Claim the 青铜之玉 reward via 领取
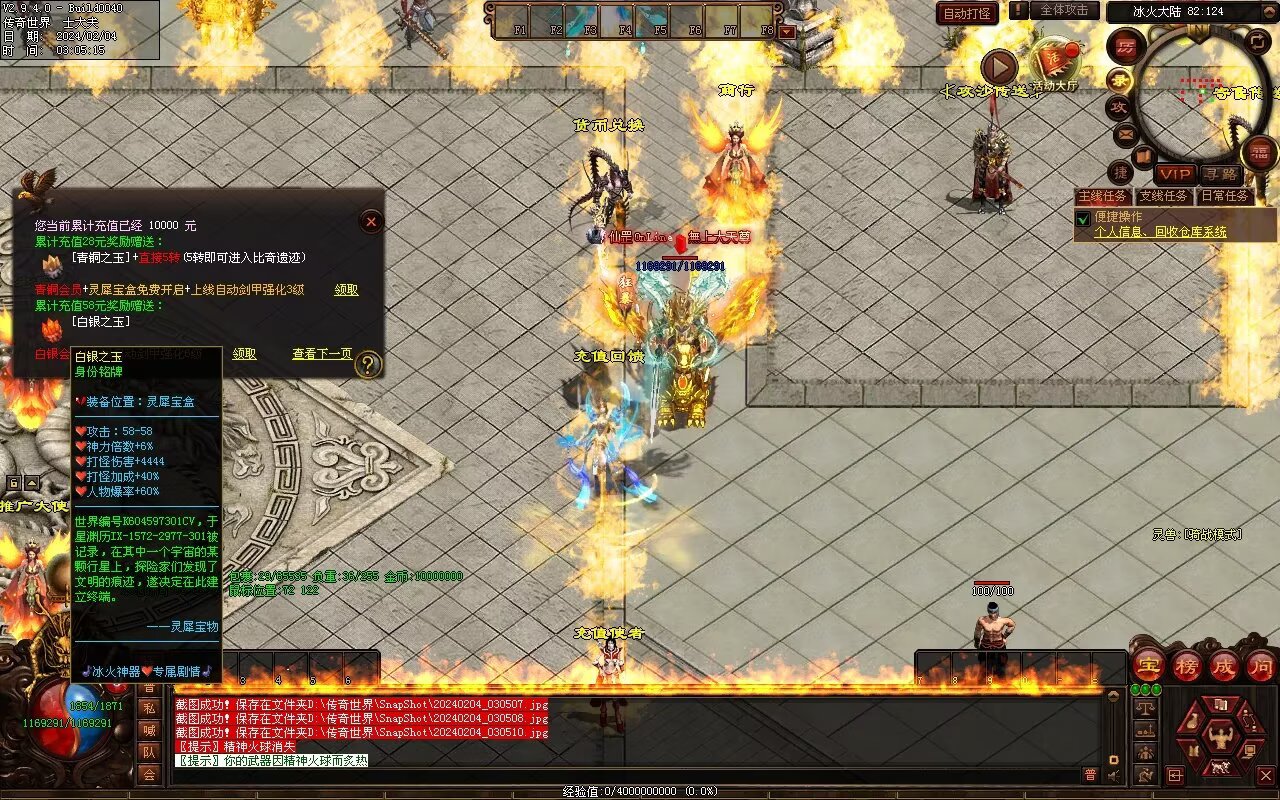The image size is (1280, 800). [346, 290]
